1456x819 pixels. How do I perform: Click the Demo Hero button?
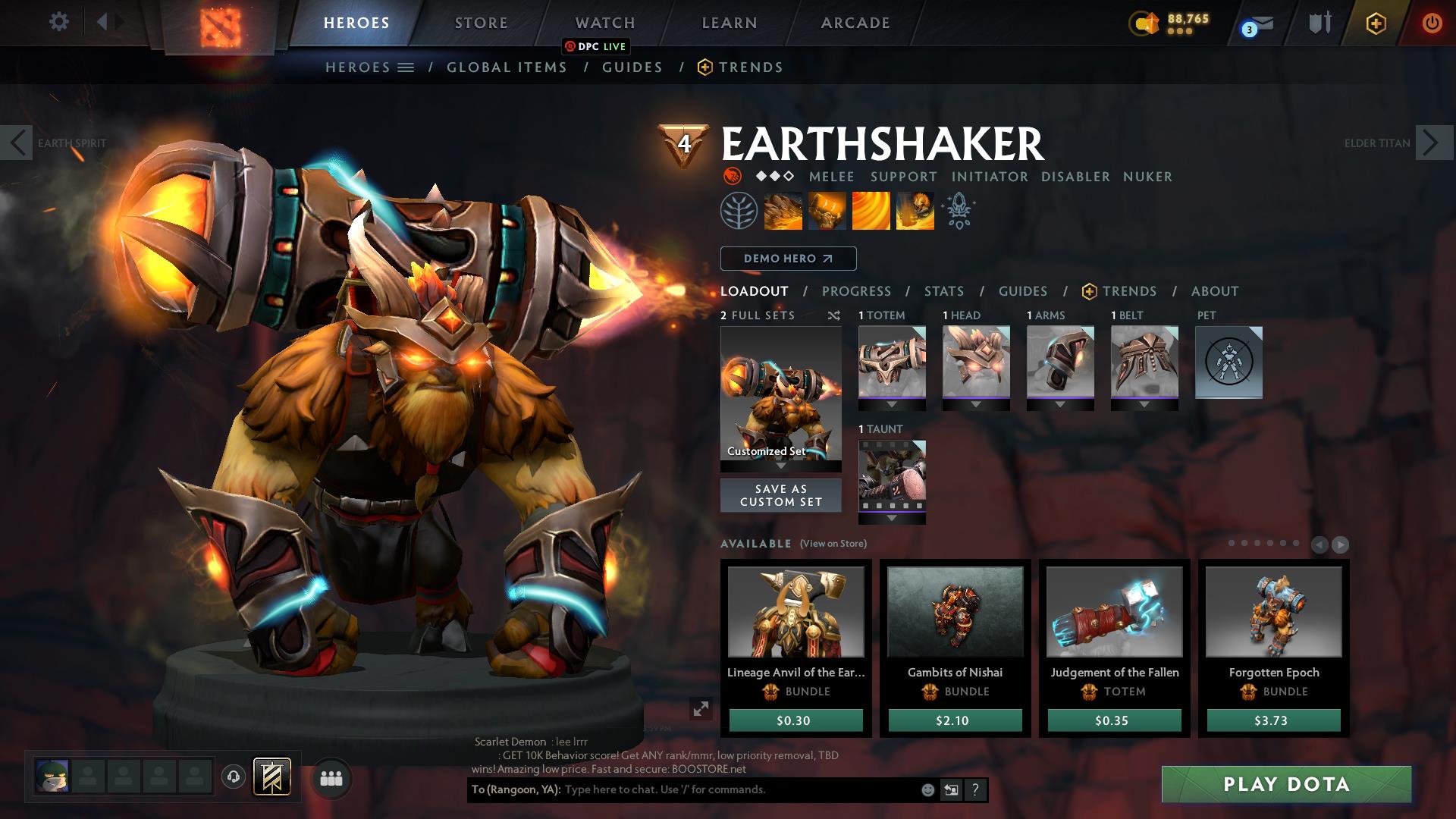(x=787, y=258)
